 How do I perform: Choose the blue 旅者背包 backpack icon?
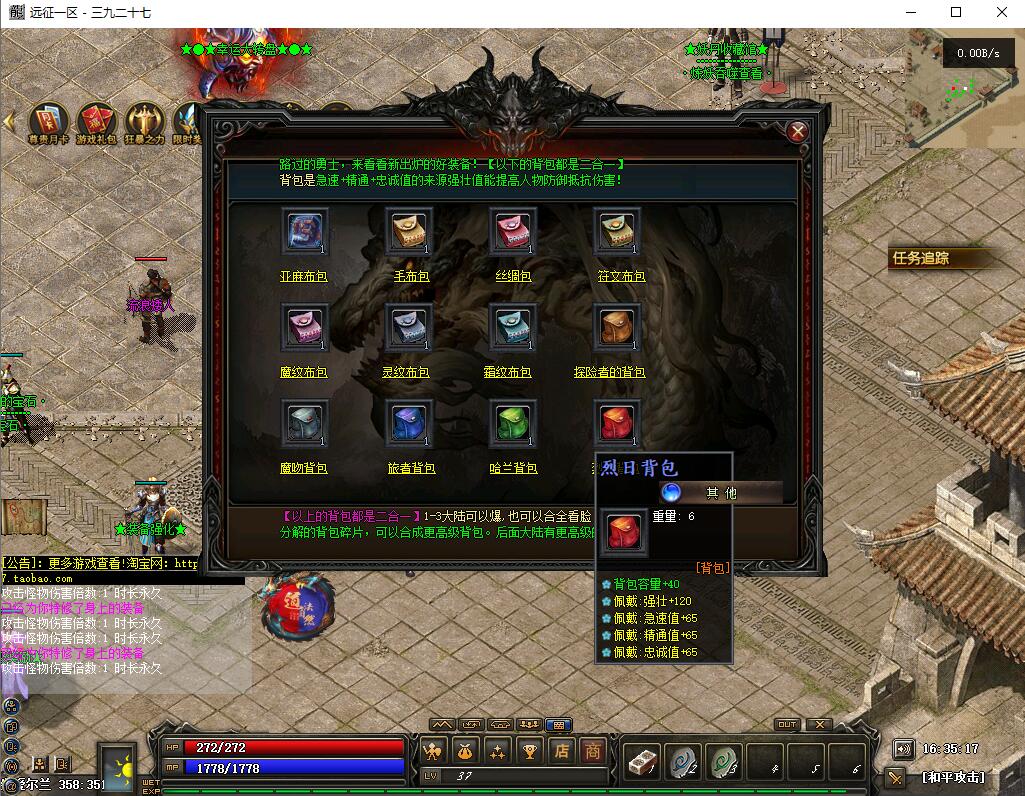coord(409,423)
